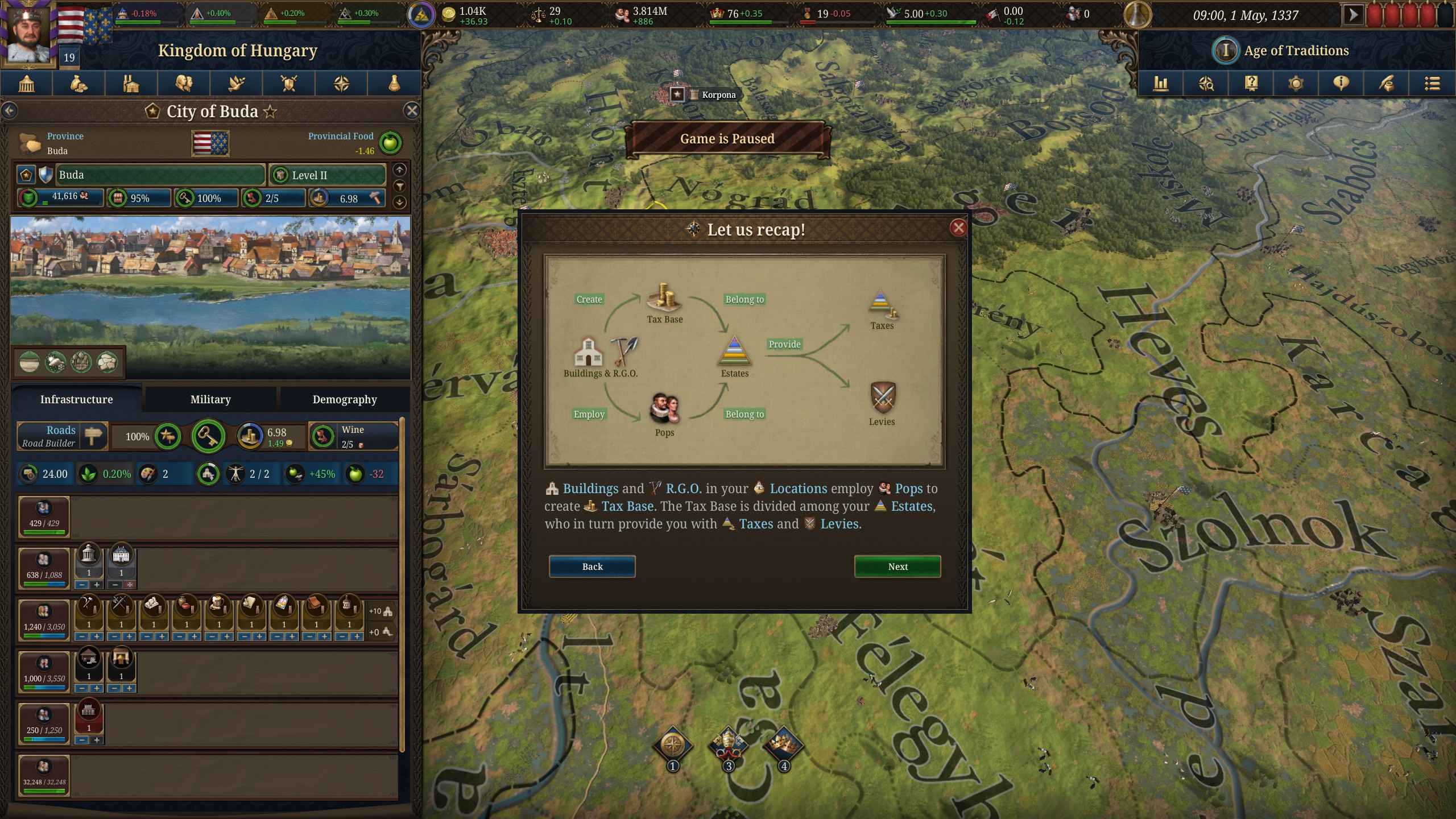Open the hamburger list menu icon
The width and height of the screenshot is (1456, 819).
pos(1432,84)
